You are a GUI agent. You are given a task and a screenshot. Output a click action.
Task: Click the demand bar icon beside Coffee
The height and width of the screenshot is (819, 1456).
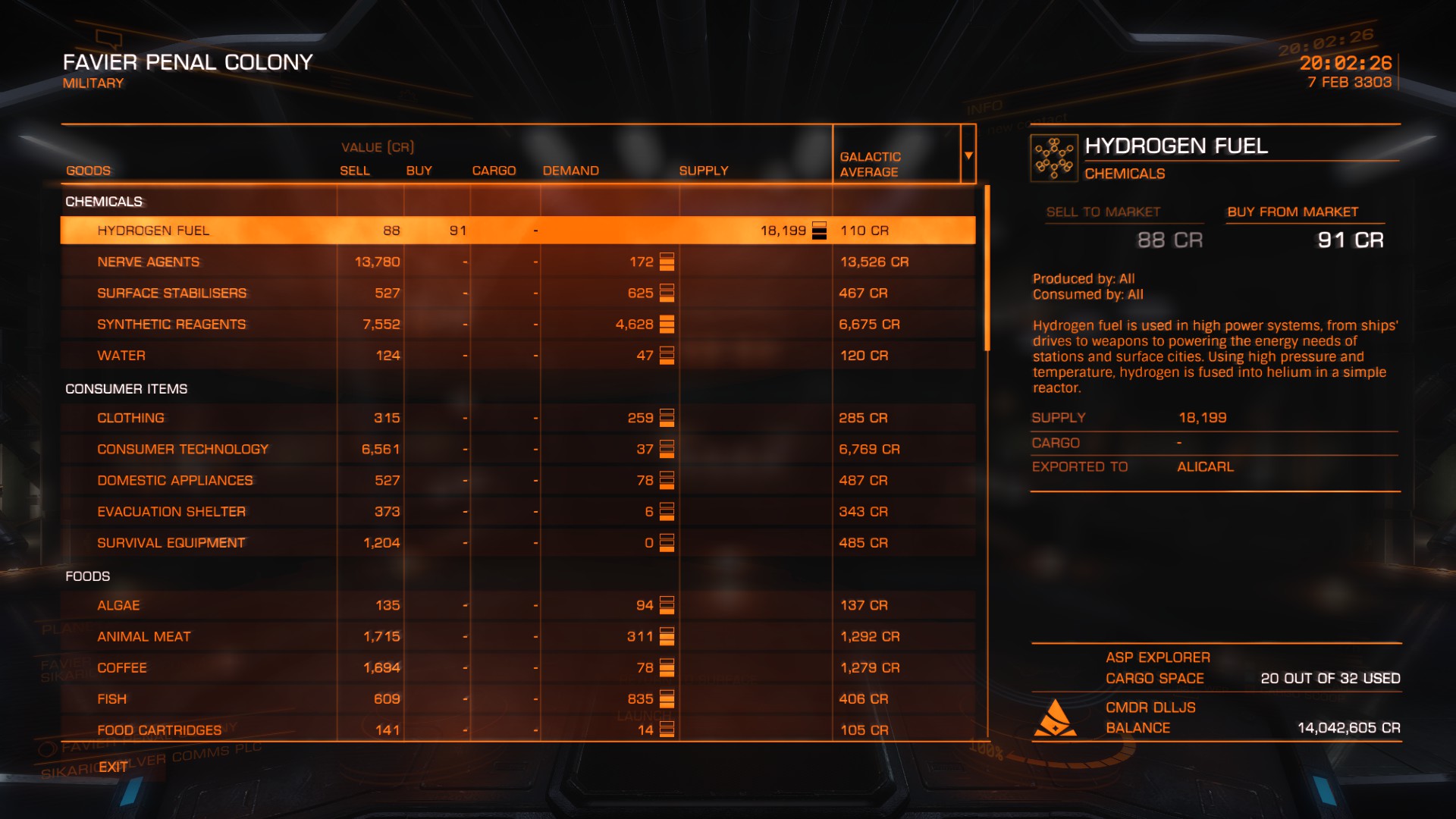coord(666,667)
